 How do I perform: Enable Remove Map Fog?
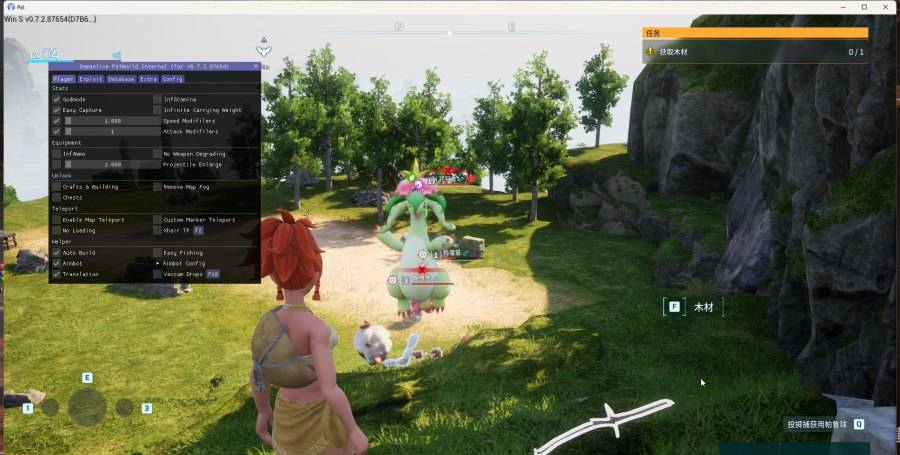click(157, 186)
